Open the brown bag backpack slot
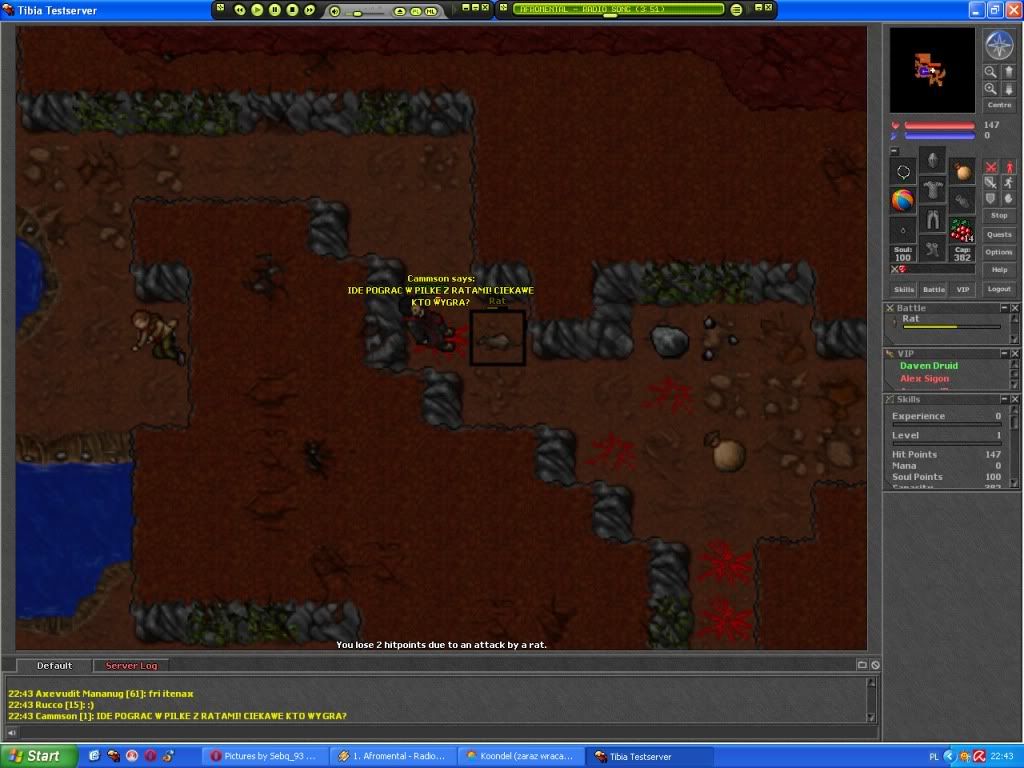Viewport: 1024px width, 768px height. [x=962, y=171]
